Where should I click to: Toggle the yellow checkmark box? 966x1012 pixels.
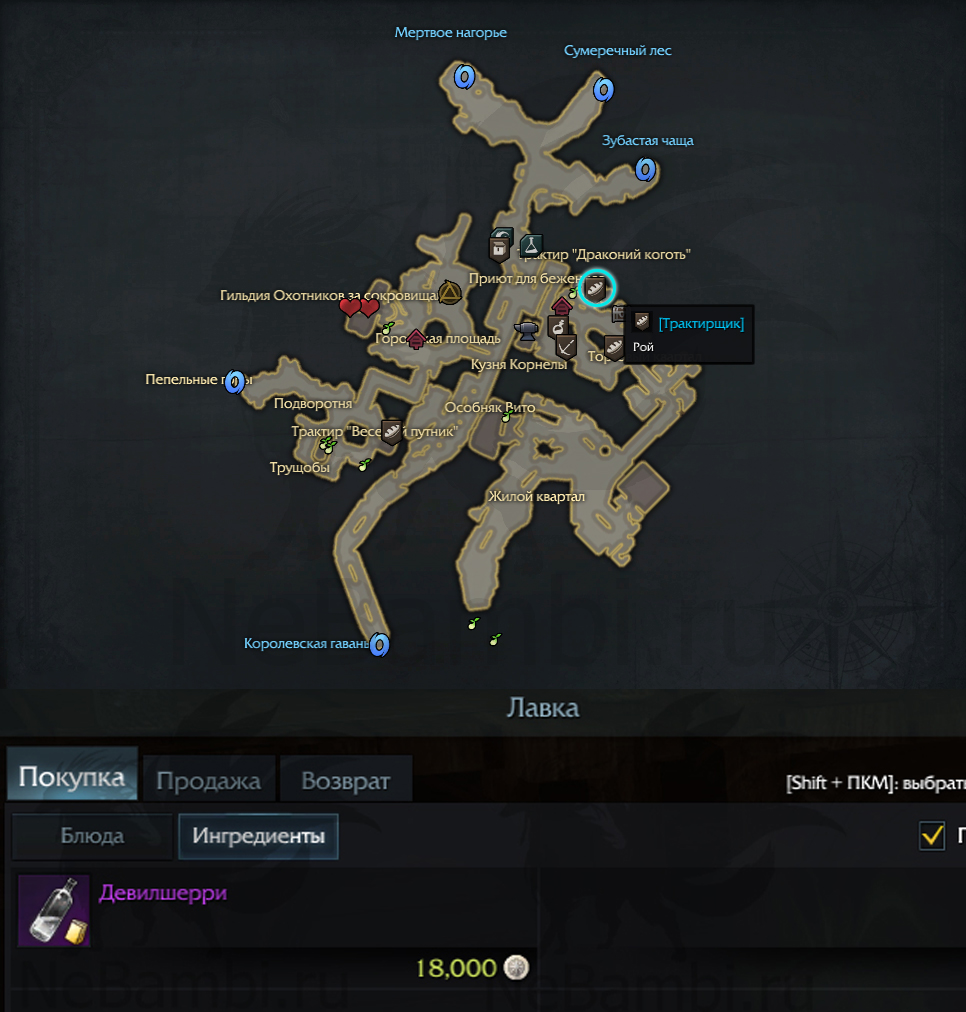[932, 836]
